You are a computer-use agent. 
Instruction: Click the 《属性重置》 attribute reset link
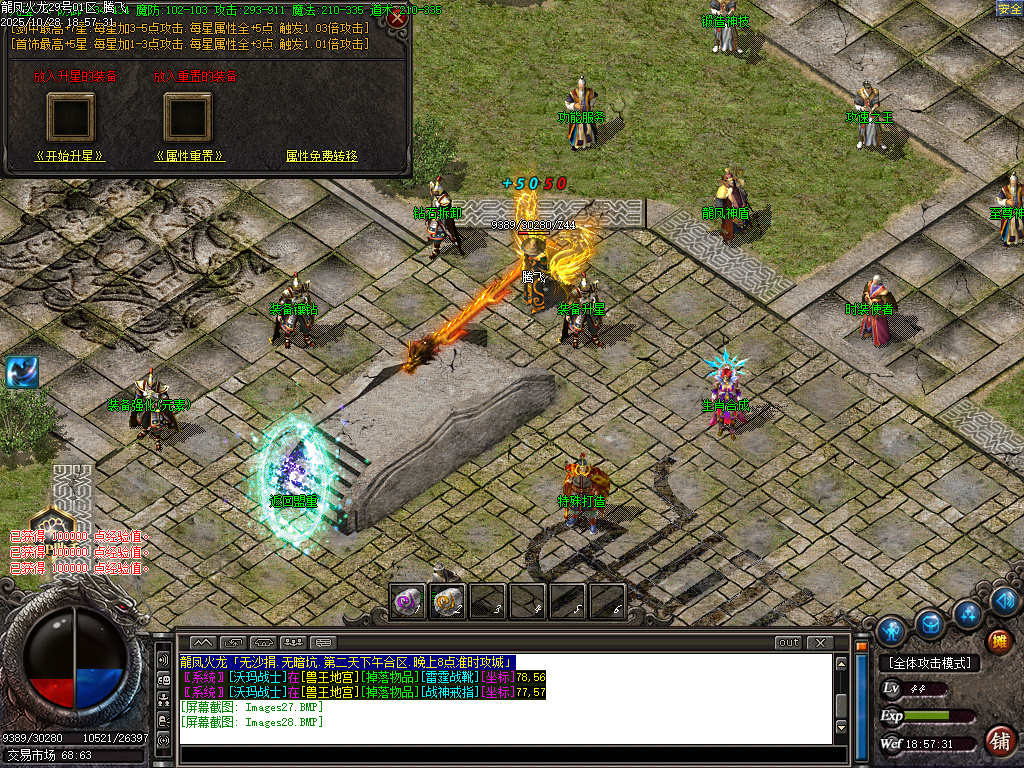(189, 157)
